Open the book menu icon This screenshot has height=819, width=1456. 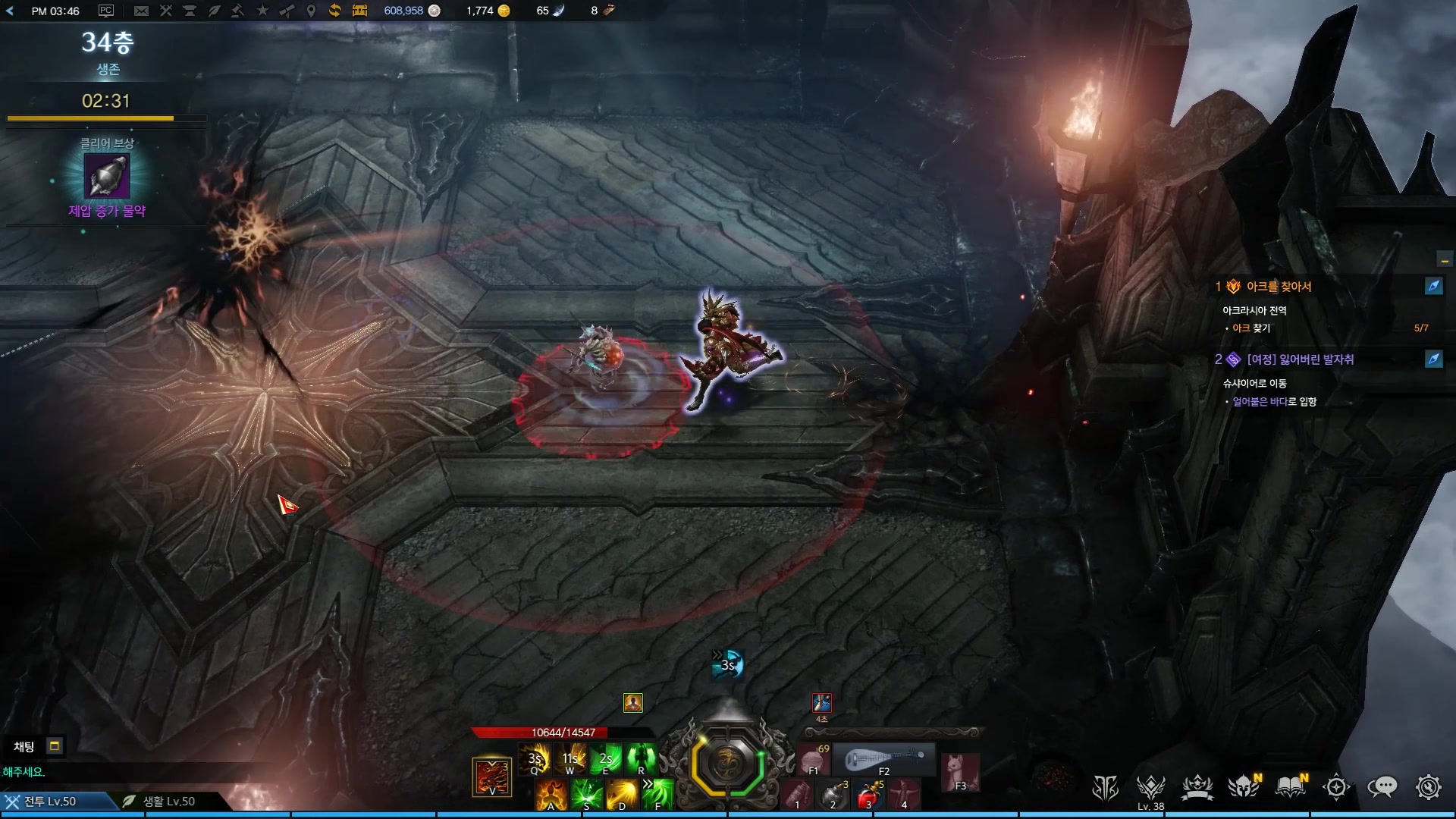pos(1290,787)
